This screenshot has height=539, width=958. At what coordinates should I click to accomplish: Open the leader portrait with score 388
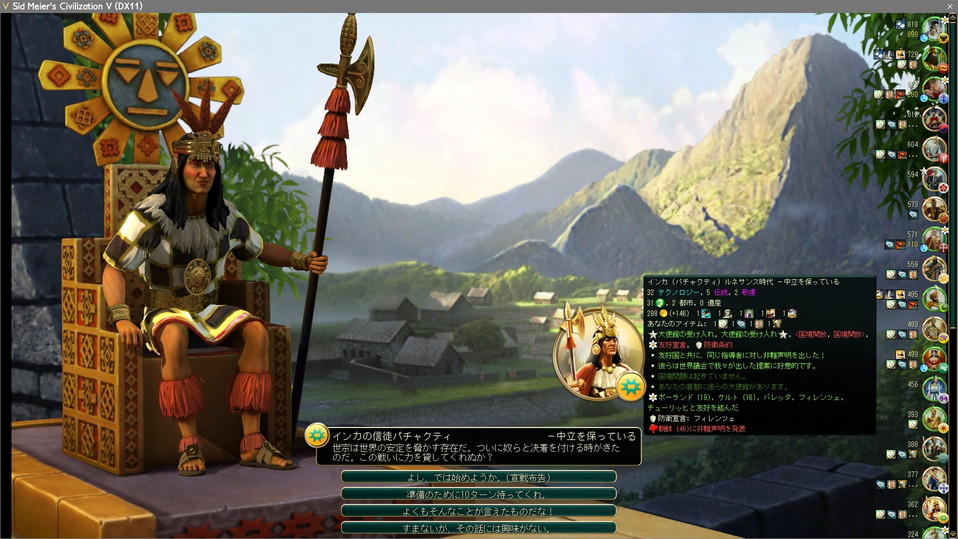[934, 449]
